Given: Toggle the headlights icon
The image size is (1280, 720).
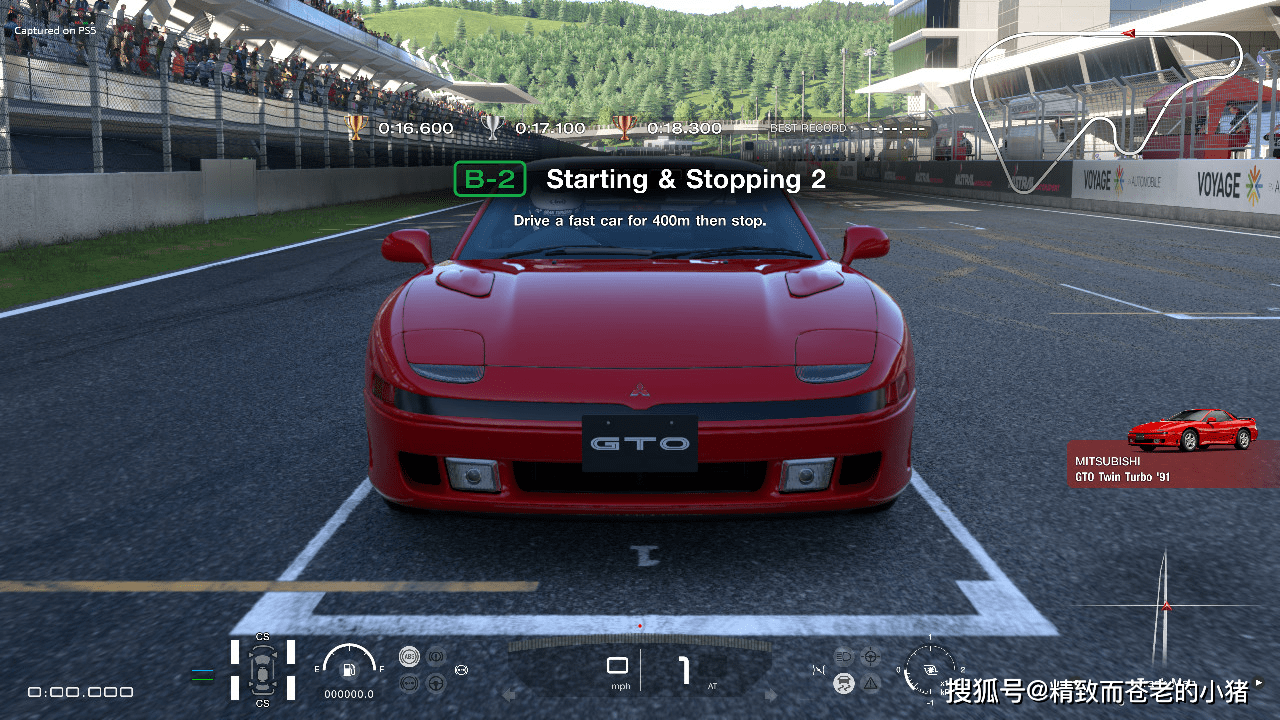Looking at the screenshot, I should (x=844, y=656).
